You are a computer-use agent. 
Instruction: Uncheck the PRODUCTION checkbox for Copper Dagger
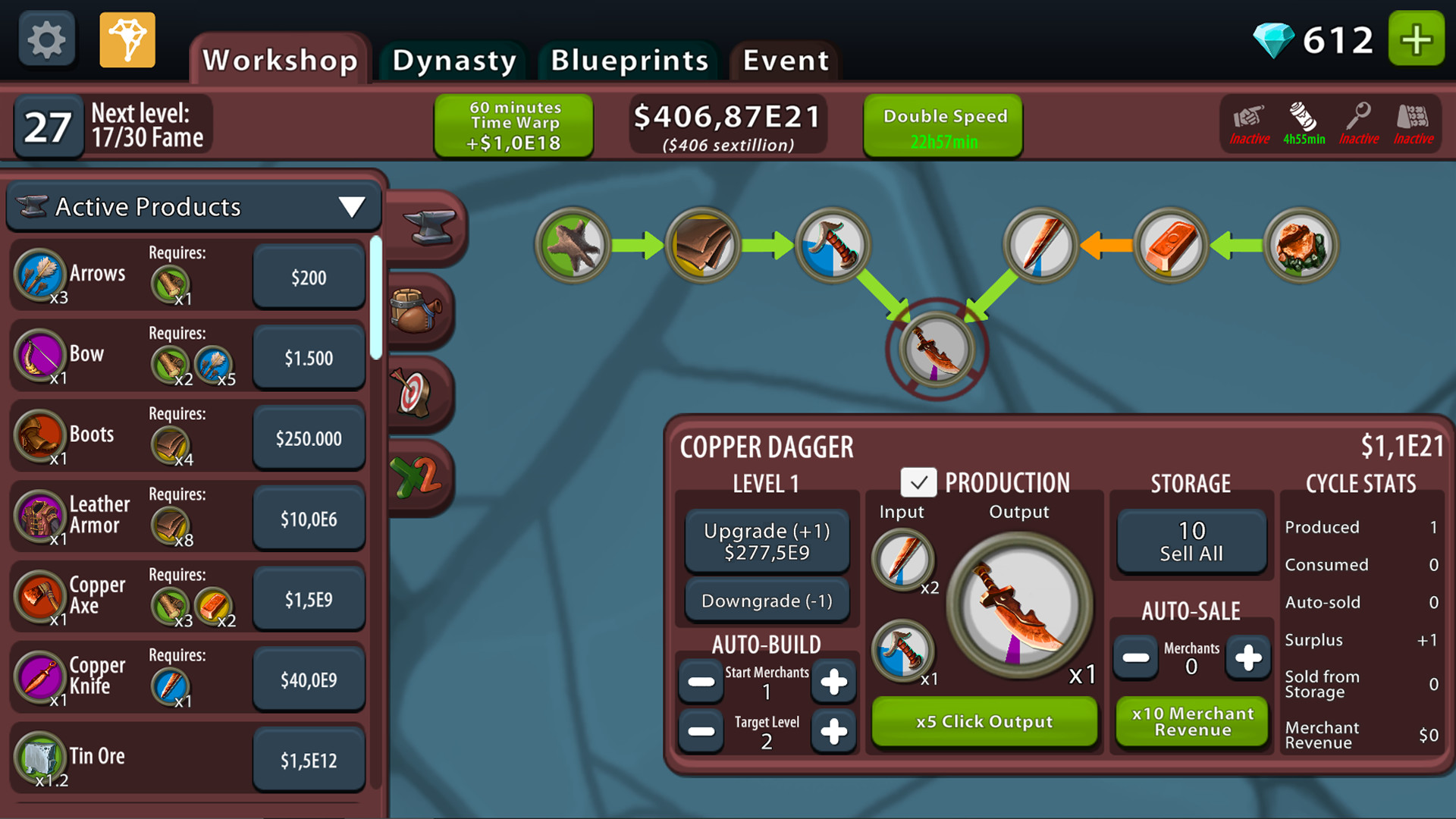click(920, 482)
